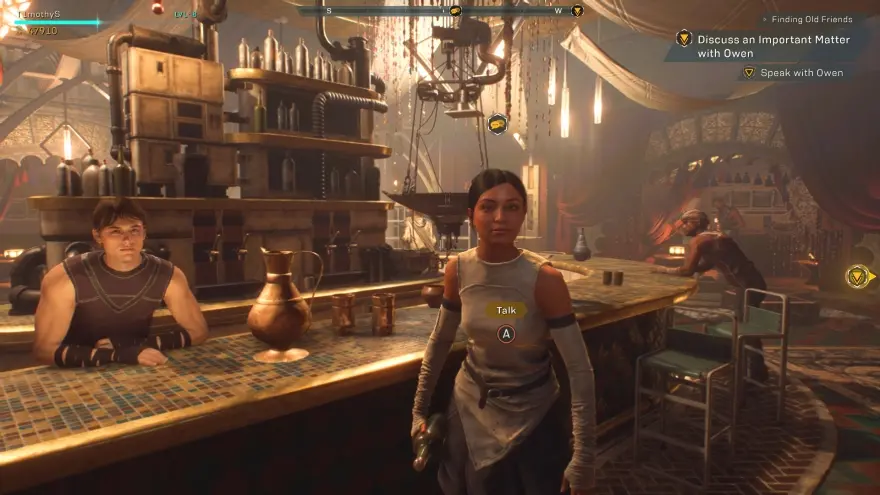Select the TimothyS player name
The image size is (880, 495).
click(38, 14)
